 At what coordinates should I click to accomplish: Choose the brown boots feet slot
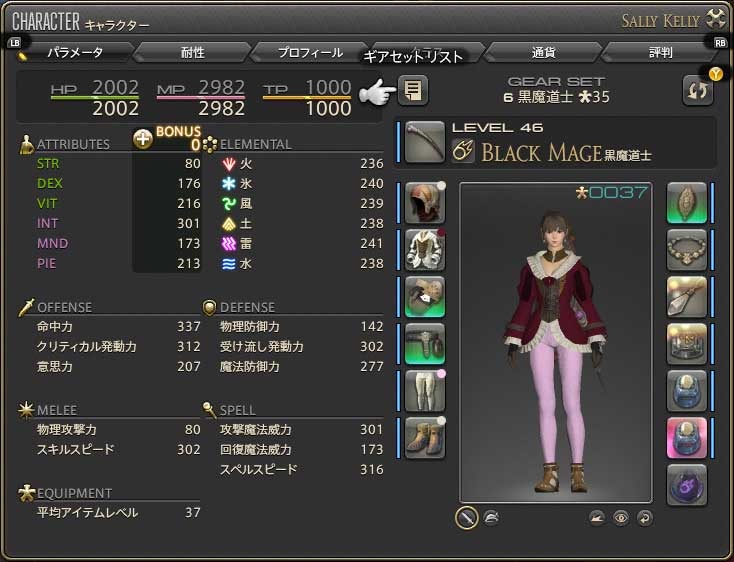pyautogui.click(x=425, y=437)
